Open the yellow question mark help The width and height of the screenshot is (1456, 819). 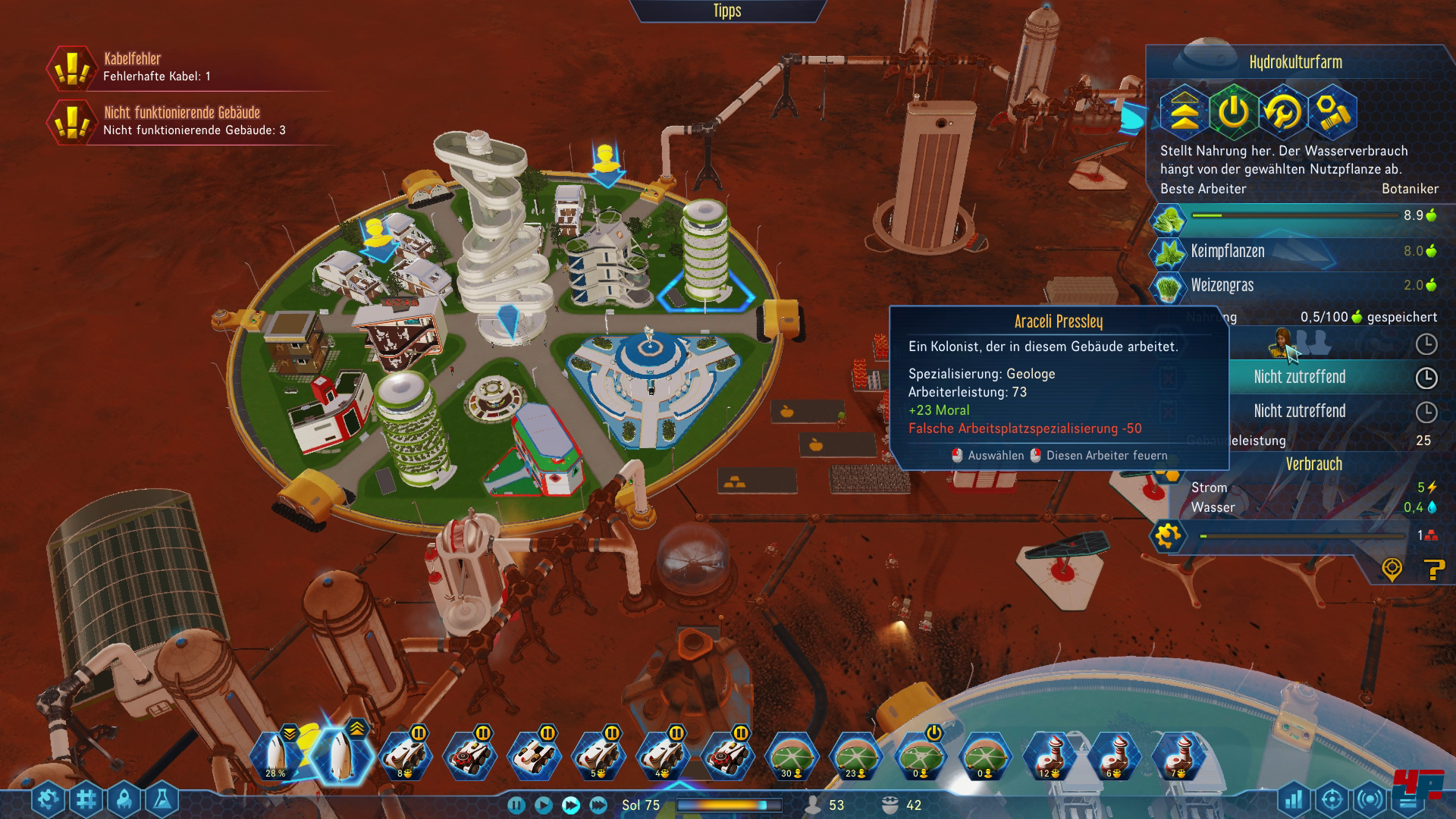point(1433,569)
